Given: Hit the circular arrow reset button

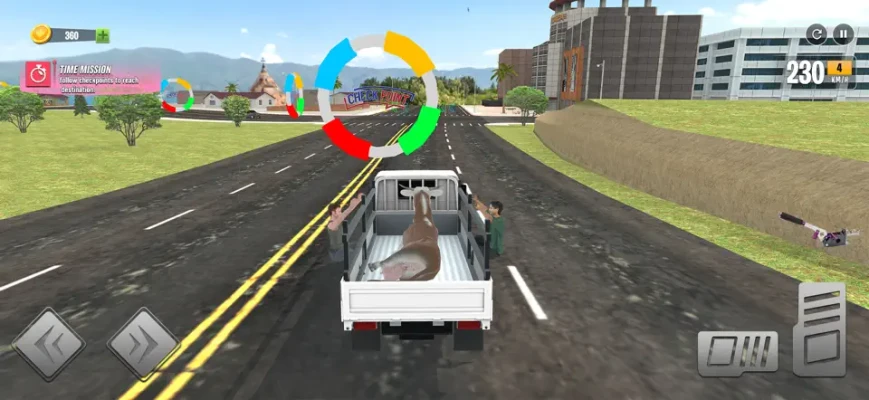Looking at the screenshot, I should [x=817, y=34].
